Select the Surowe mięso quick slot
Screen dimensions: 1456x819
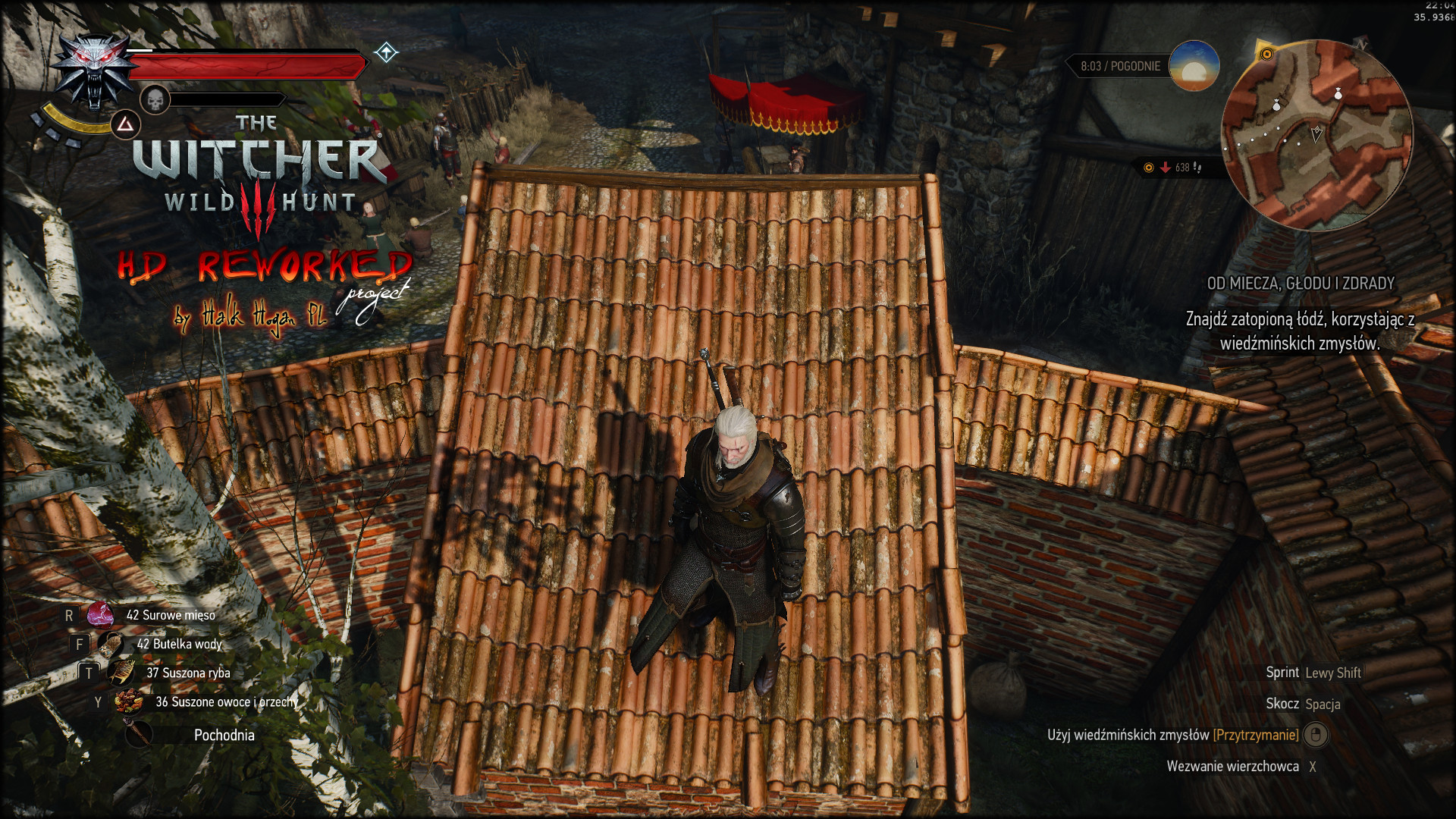(x=100, y=615)
